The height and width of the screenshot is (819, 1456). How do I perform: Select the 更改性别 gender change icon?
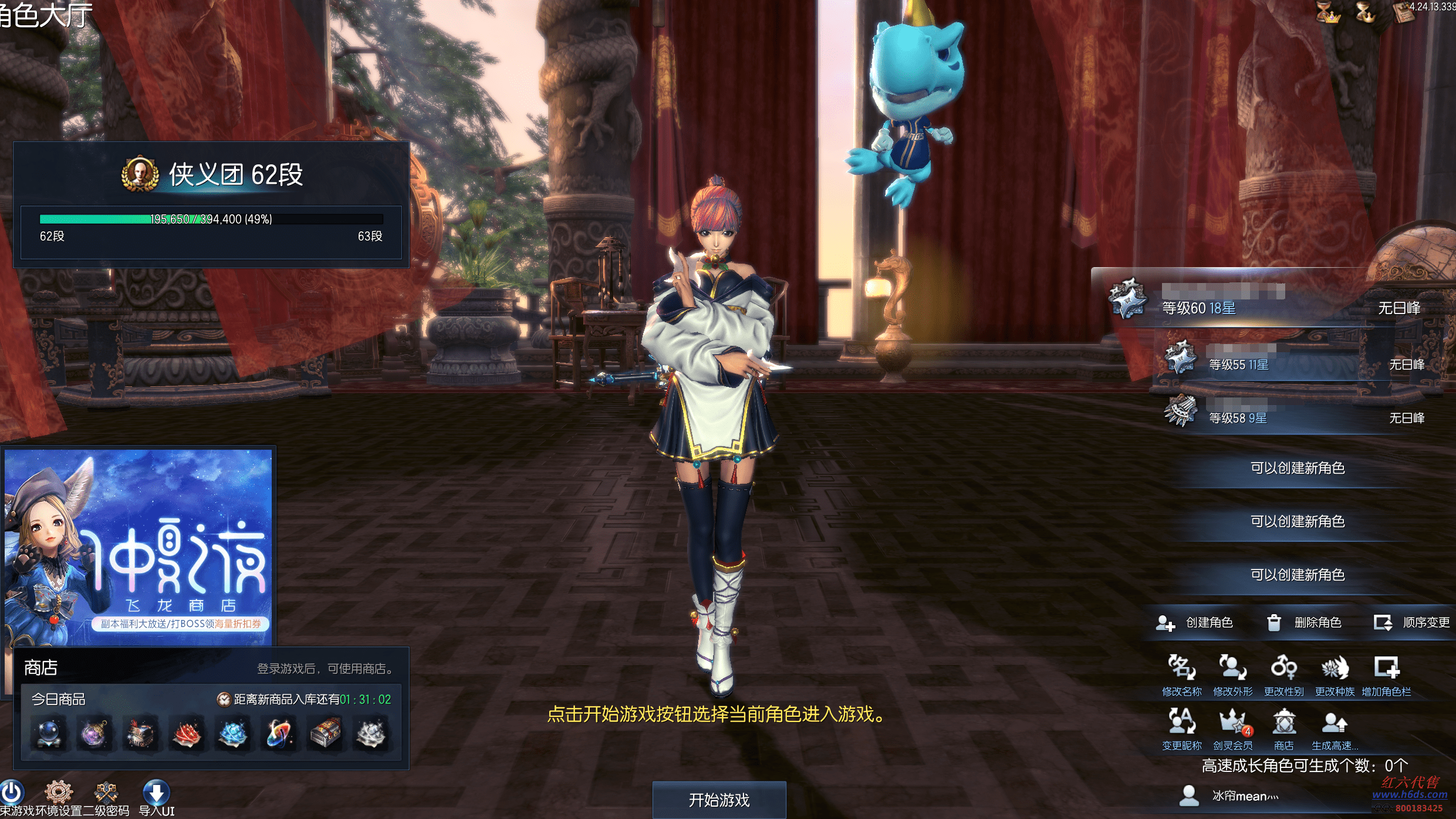[1283, 669]
